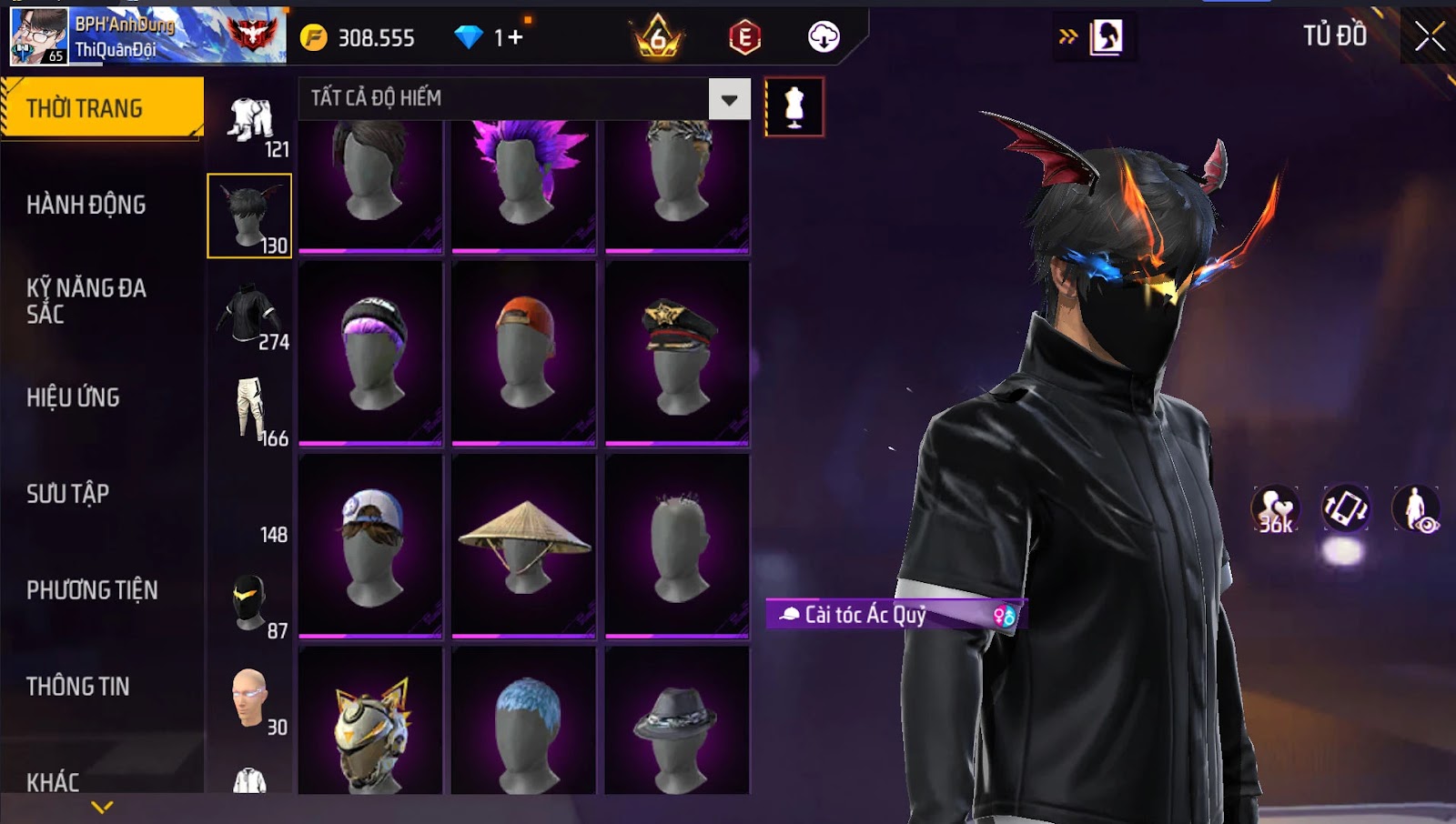Add diamonds with the plus button
The width and height of the screenshot is (1456, 824).
[515, 37]
